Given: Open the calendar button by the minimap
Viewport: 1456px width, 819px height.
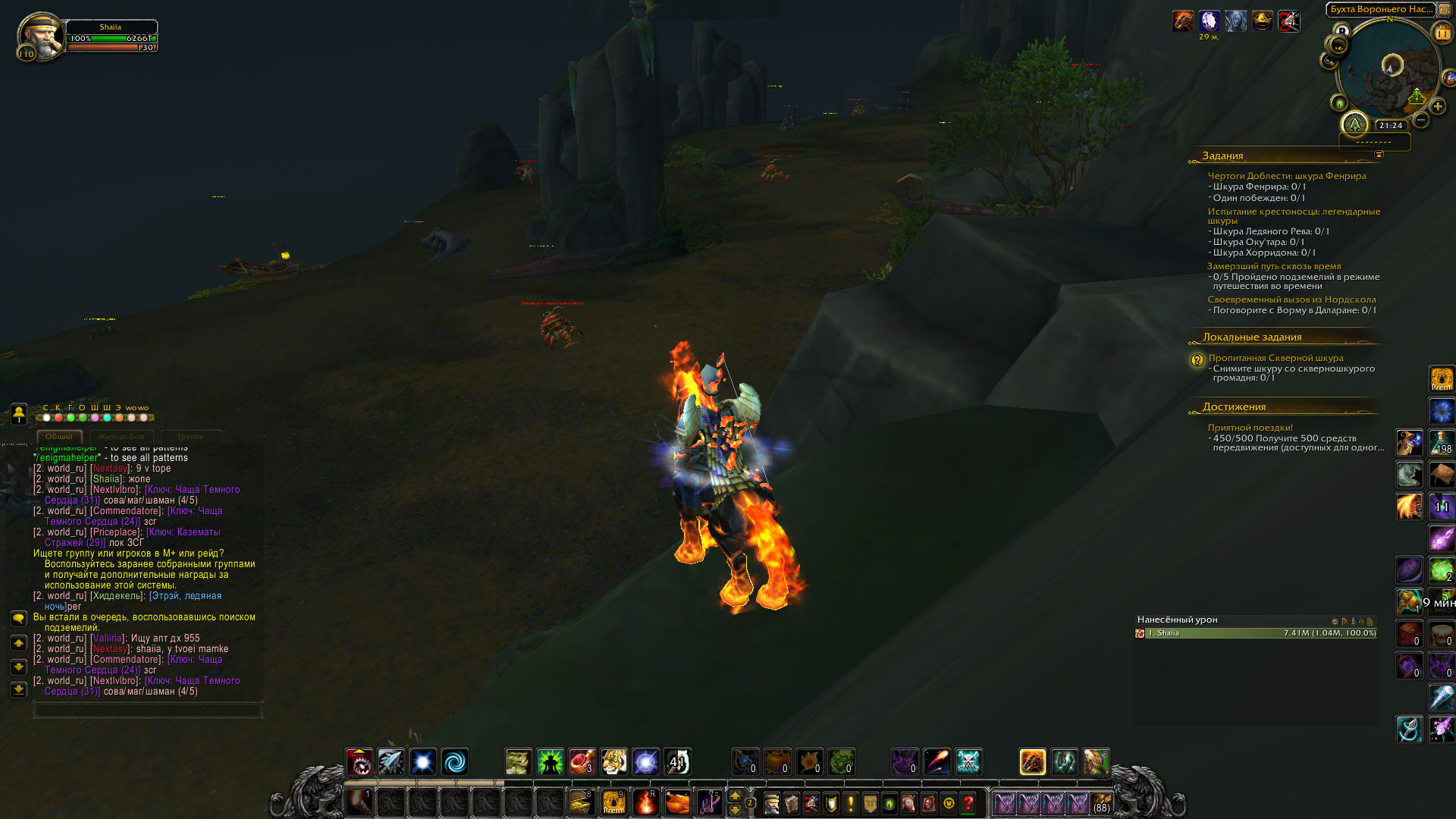Looking at the screenshot, I should click(x=1442, y=33).
